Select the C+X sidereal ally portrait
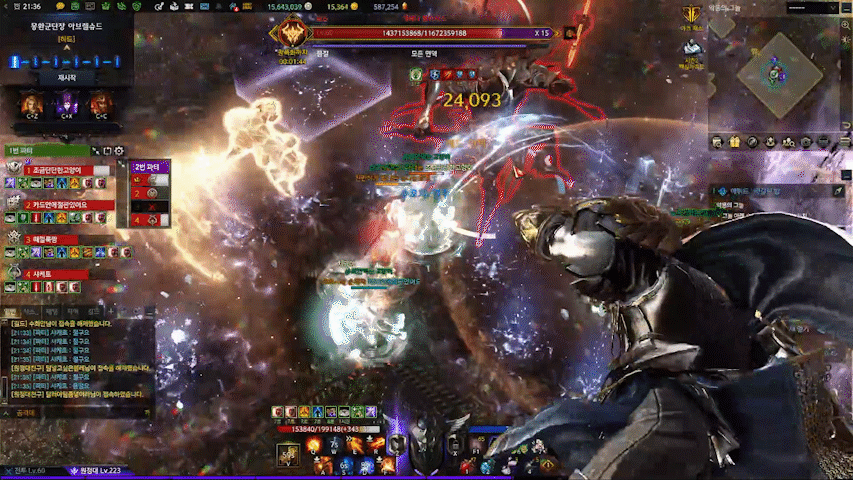 click(66, 102)
